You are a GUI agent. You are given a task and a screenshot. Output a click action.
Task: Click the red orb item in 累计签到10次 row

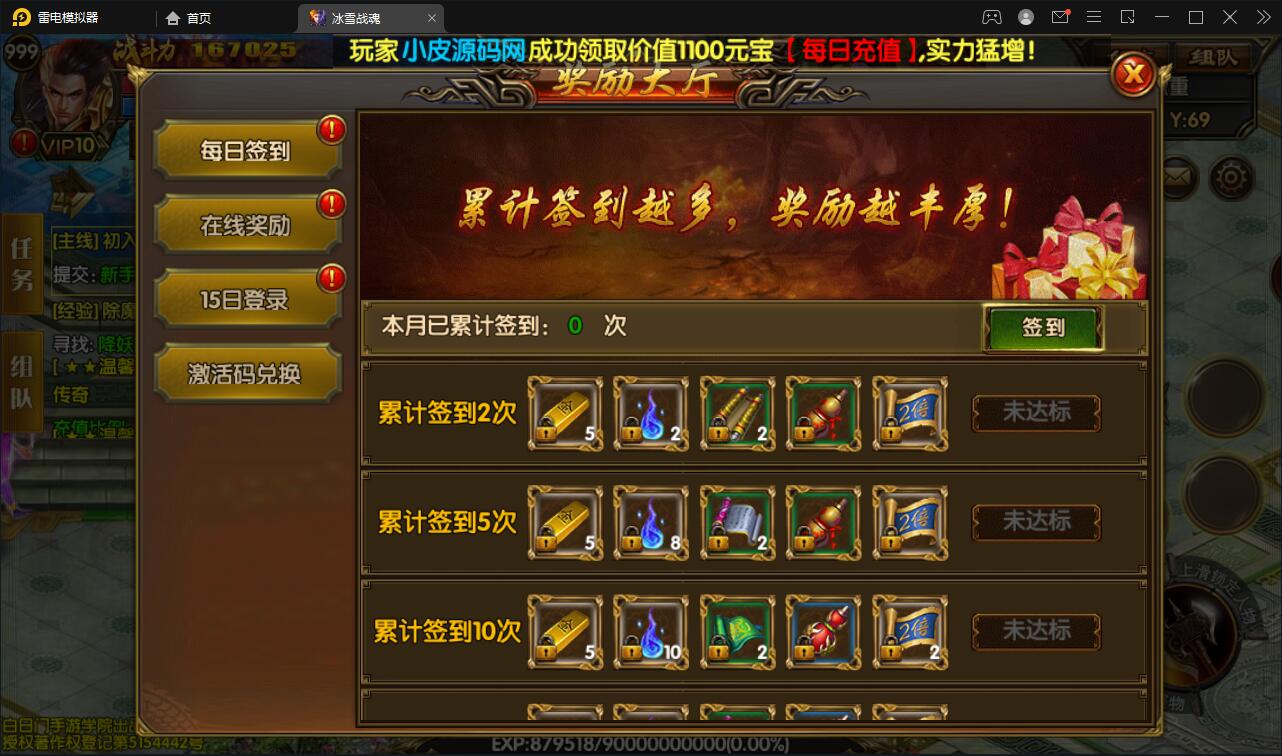tap(822, 630)
